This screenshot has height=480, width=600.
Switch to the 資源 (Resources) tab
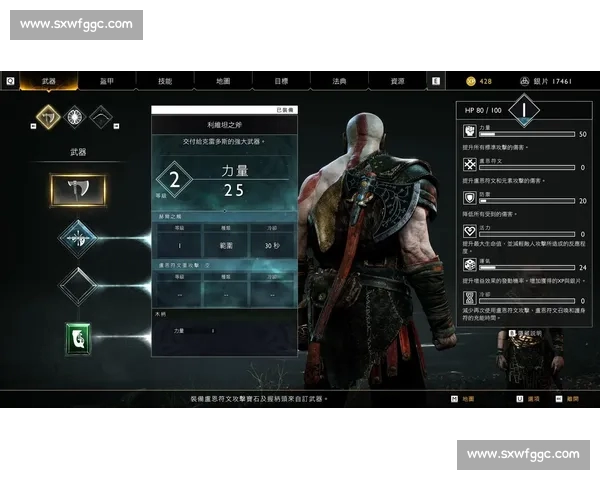click(x=397, y=81)
